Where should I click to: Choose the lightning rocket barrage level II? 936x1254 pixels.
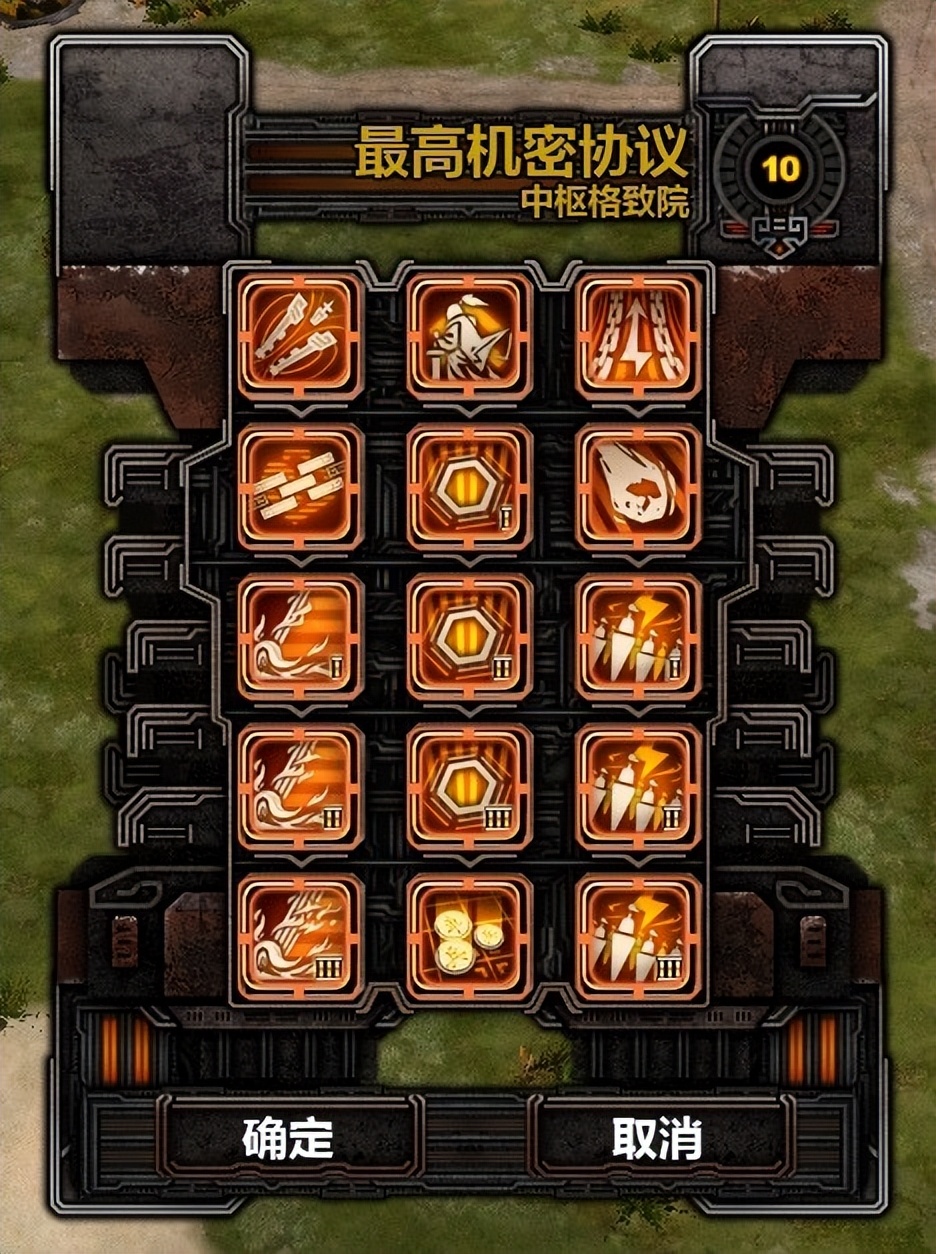638,786
